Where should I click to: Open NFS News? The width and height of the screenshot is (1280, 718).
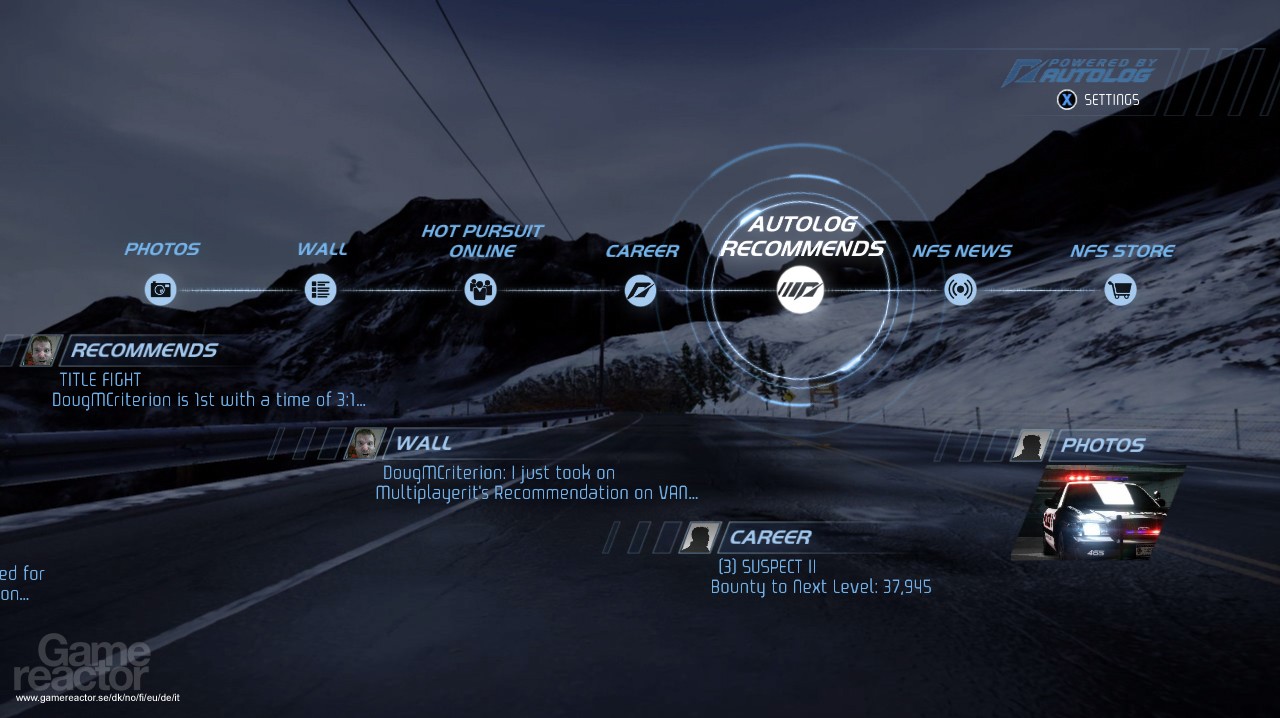[x=960, y=290]
